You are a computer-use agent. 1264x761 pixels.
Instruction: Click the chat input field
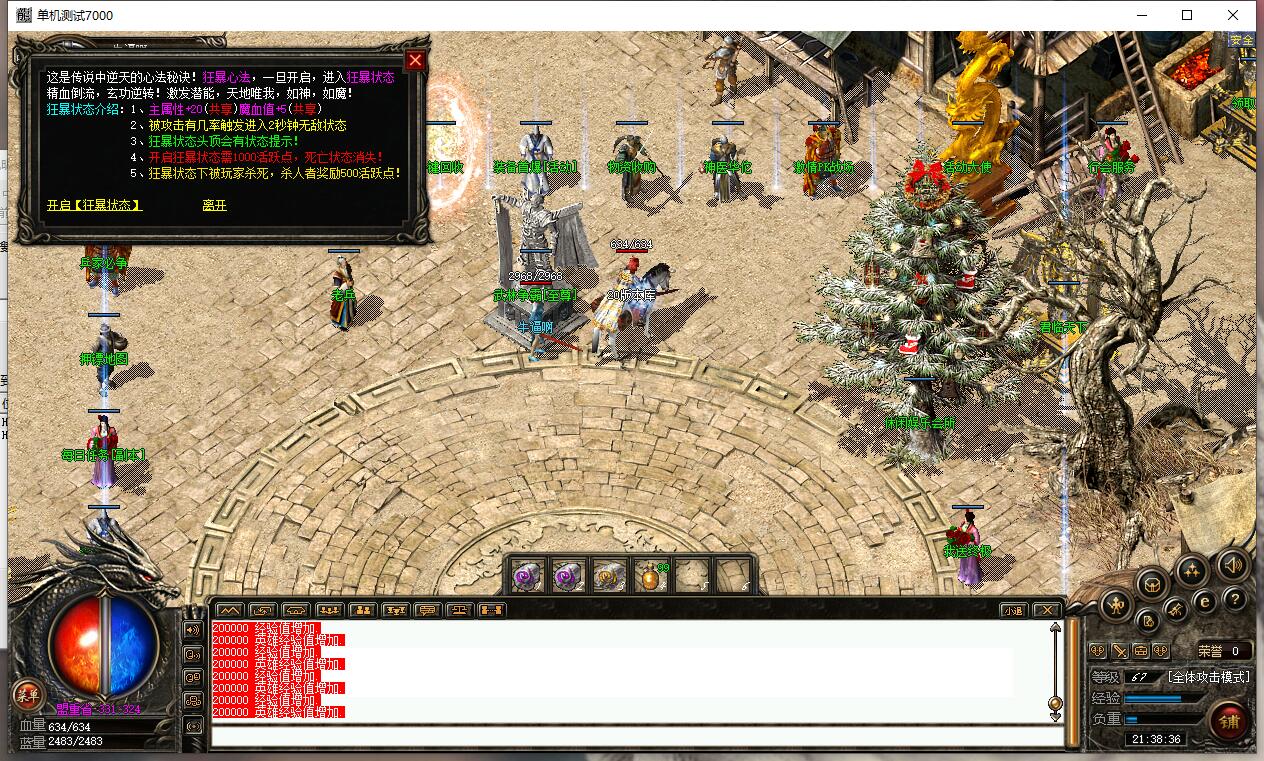coord(637,737)
